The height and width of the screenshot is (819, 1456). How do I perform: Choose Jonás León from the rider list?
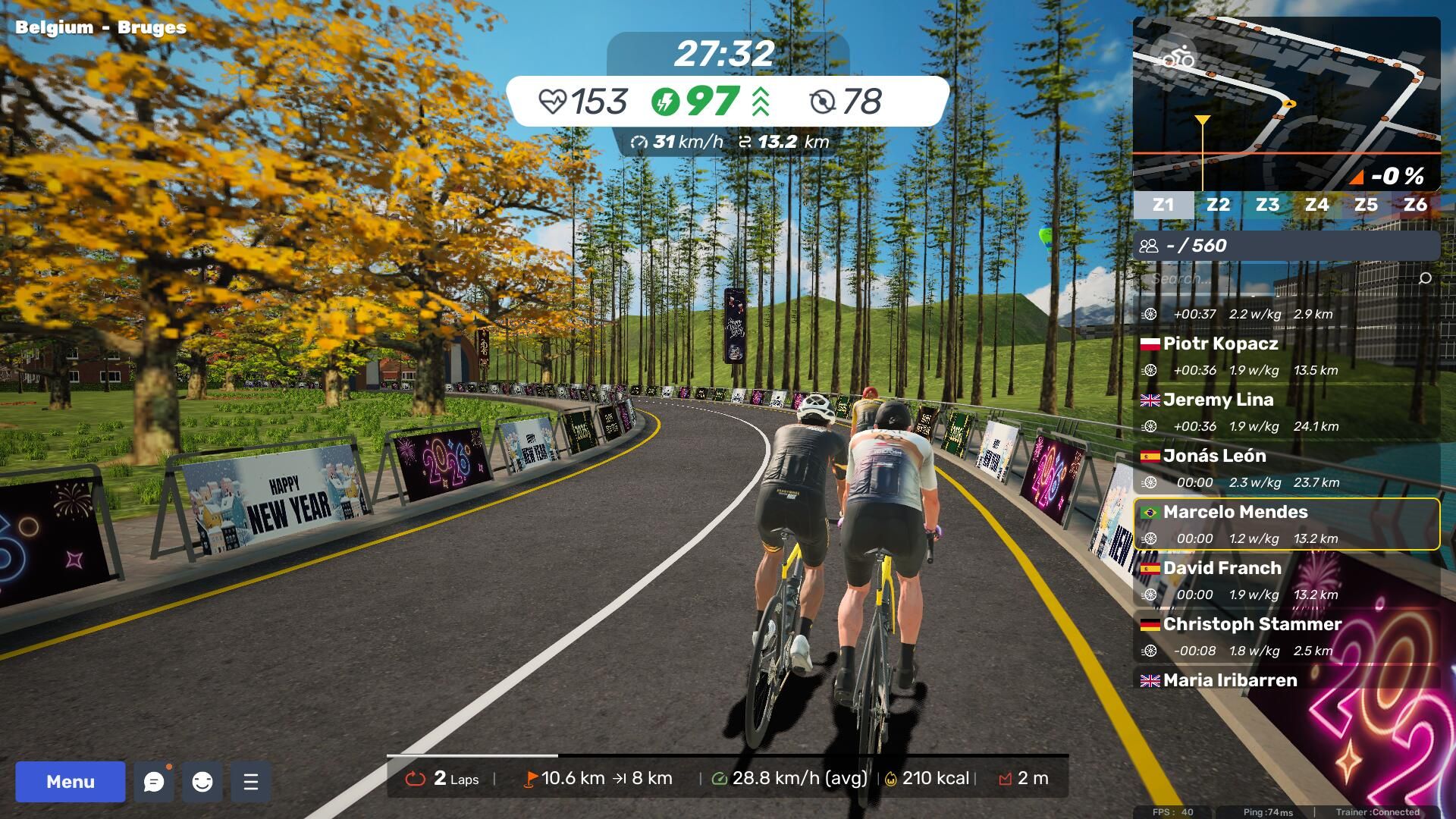[x=1286, y=468]
